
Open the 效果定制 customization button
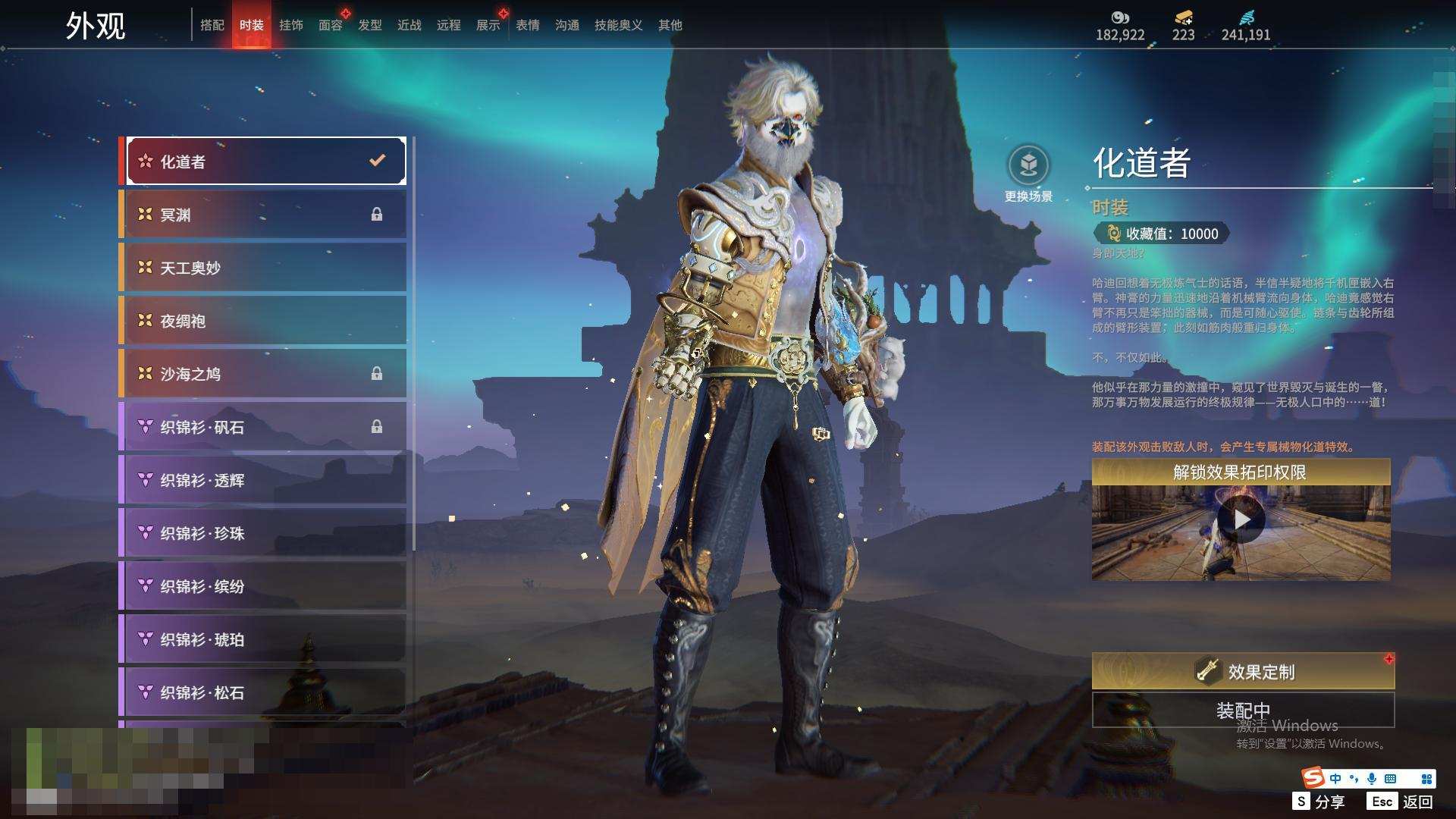[x=1243, y=672]
